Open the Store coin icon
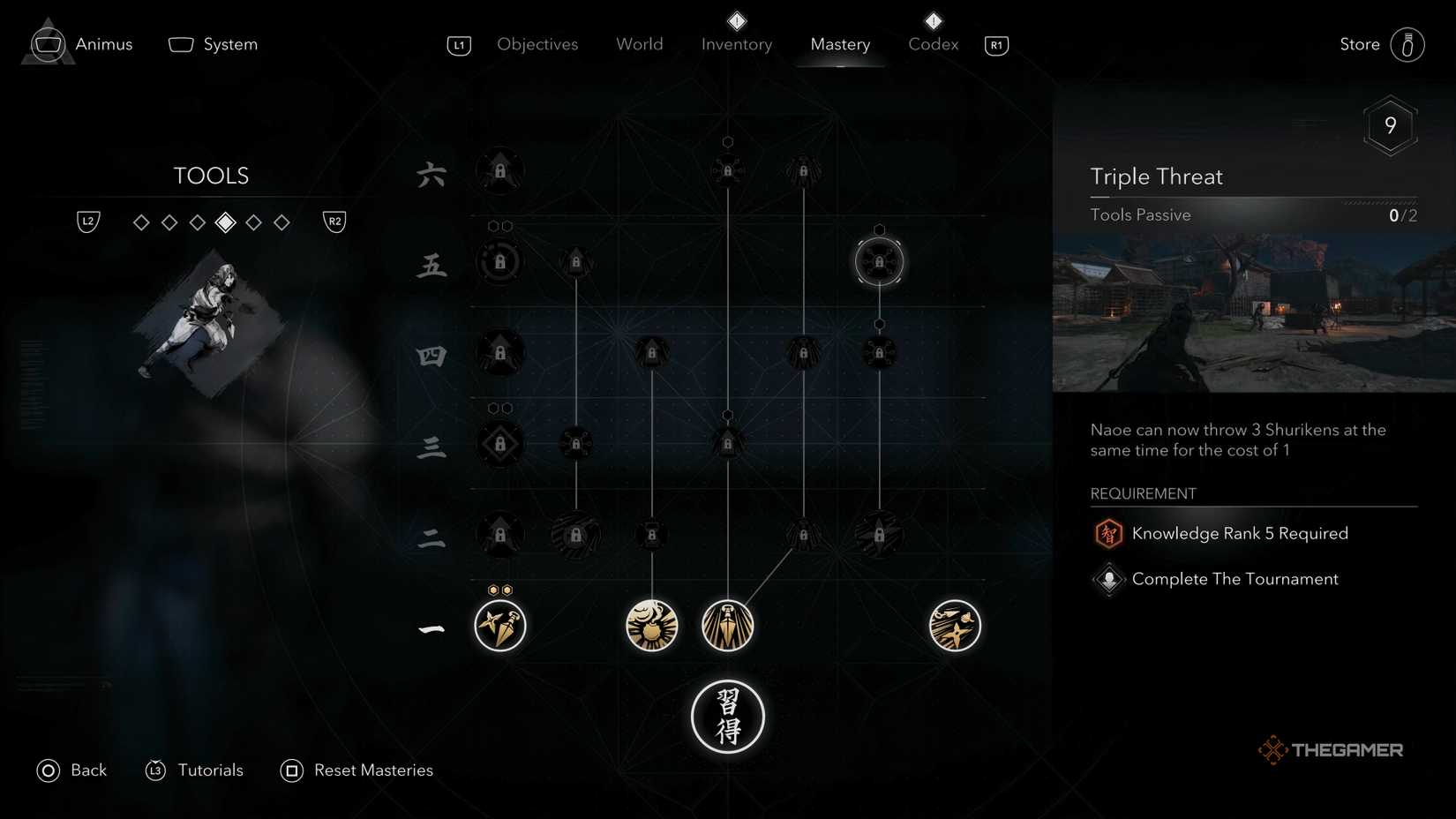 [1409, 44]
